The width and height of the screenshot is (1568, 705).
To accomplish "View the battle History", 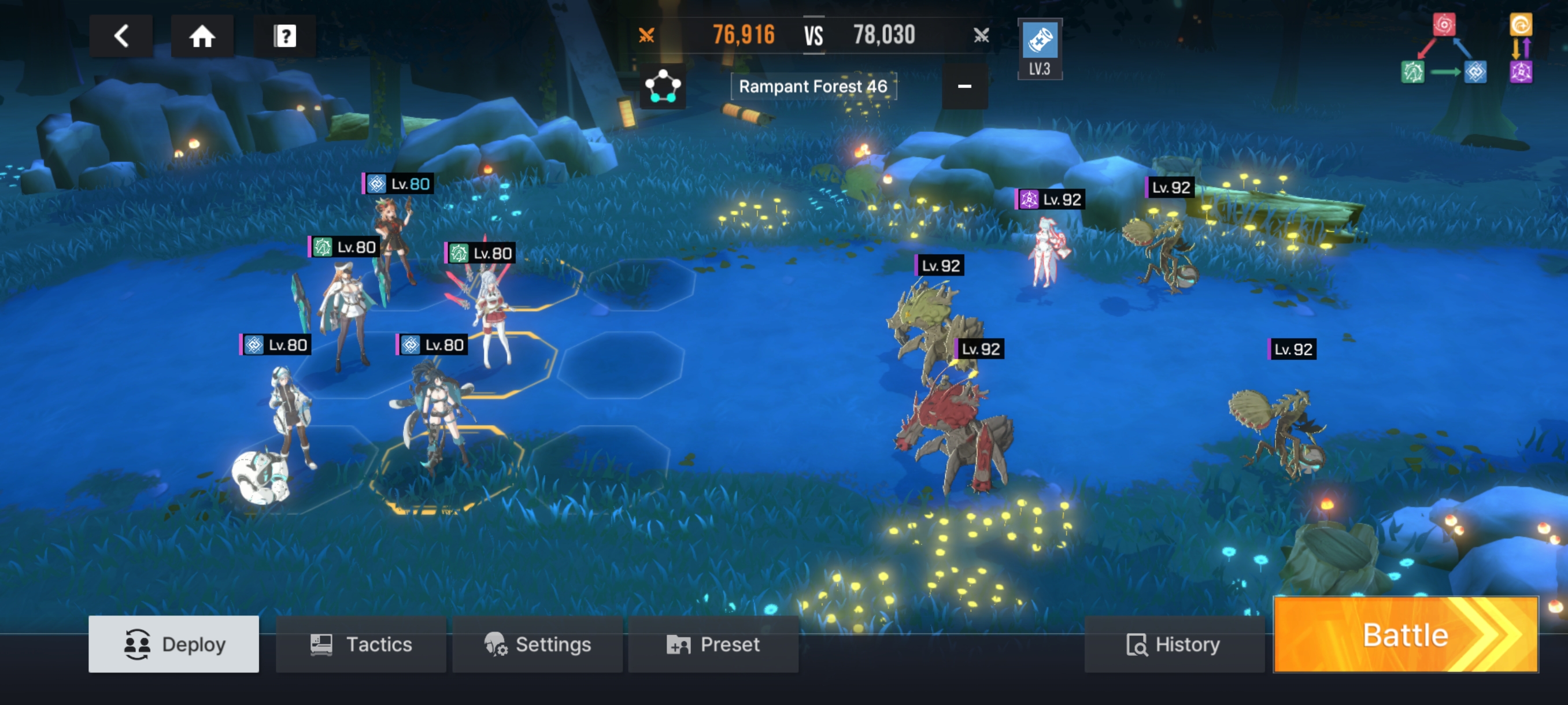I will 1173,644.
